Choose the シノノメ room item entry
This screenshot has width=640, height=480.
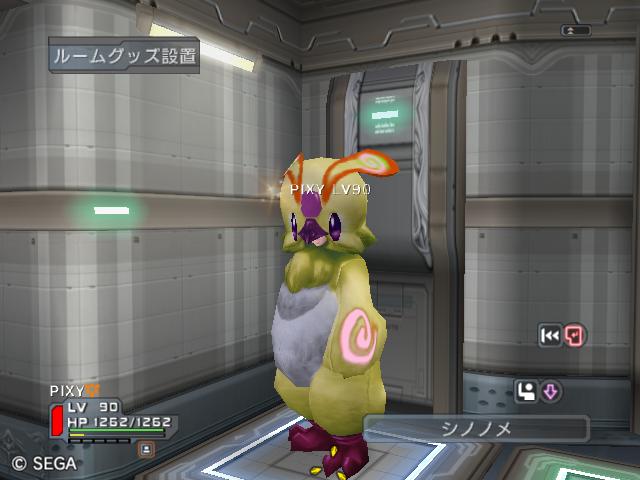coord(475,428)
